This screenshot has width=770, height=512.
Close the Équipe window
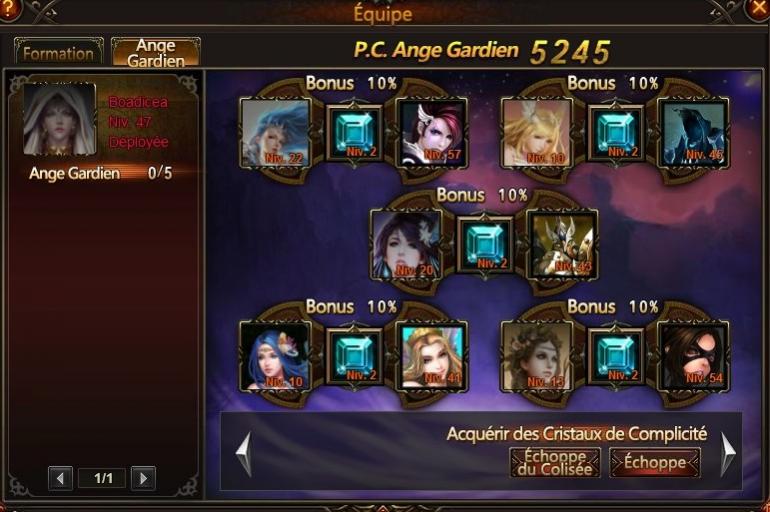click(x=758, y=8)
